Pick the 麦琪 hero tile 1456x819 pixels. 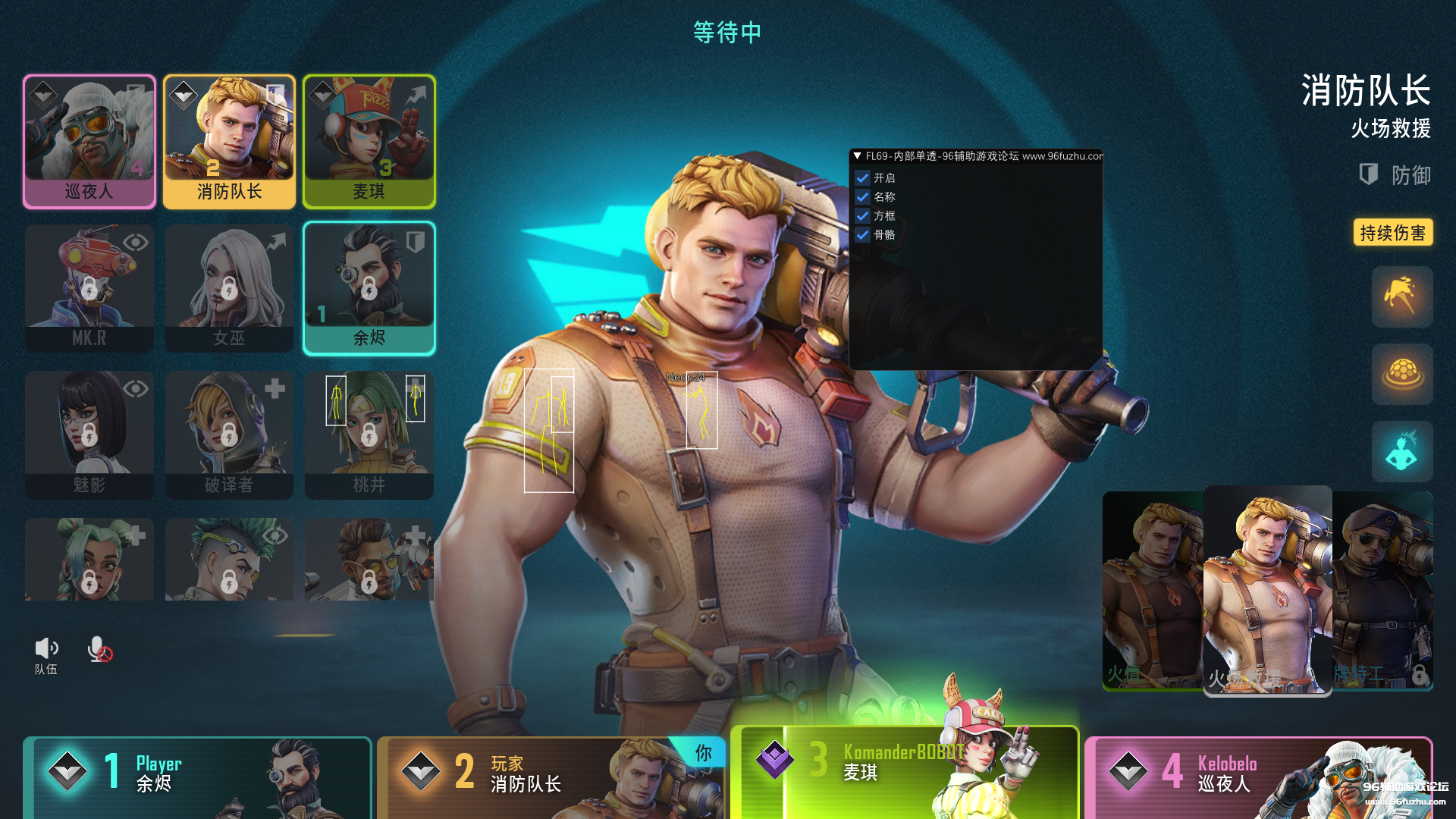369,141
